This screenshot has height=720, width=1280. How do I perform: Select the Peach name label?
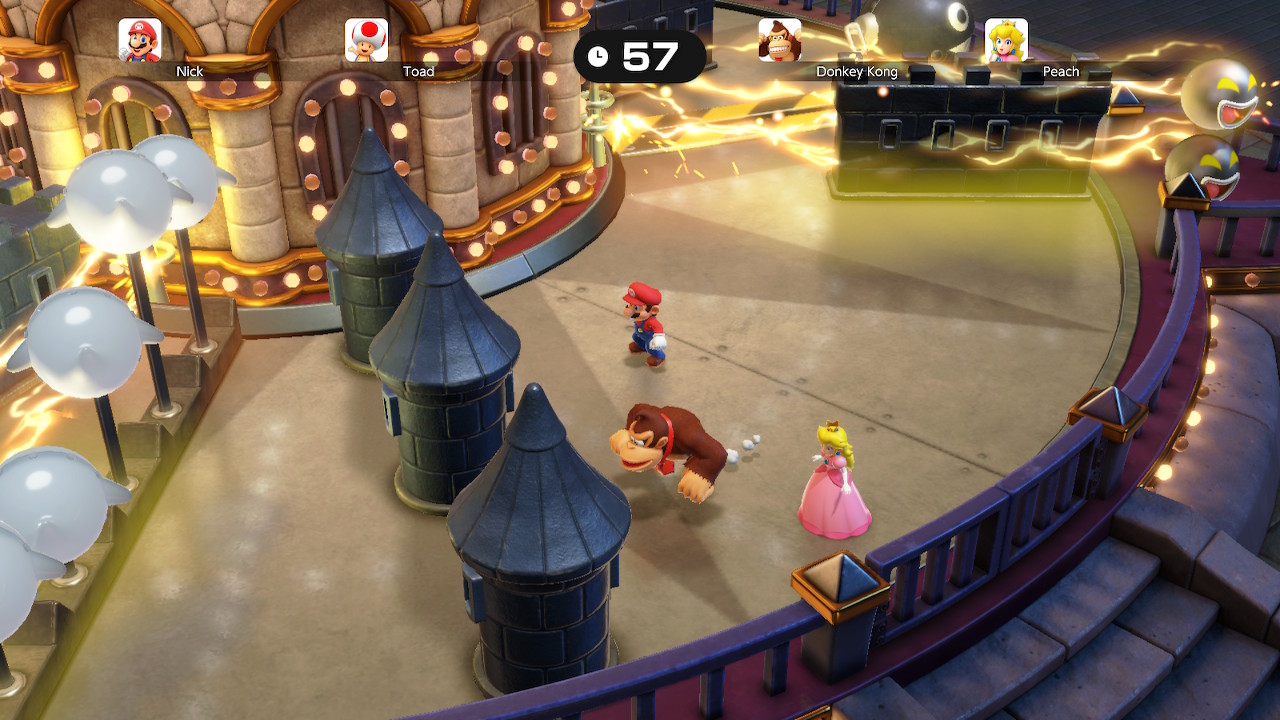click(1060, 71)
